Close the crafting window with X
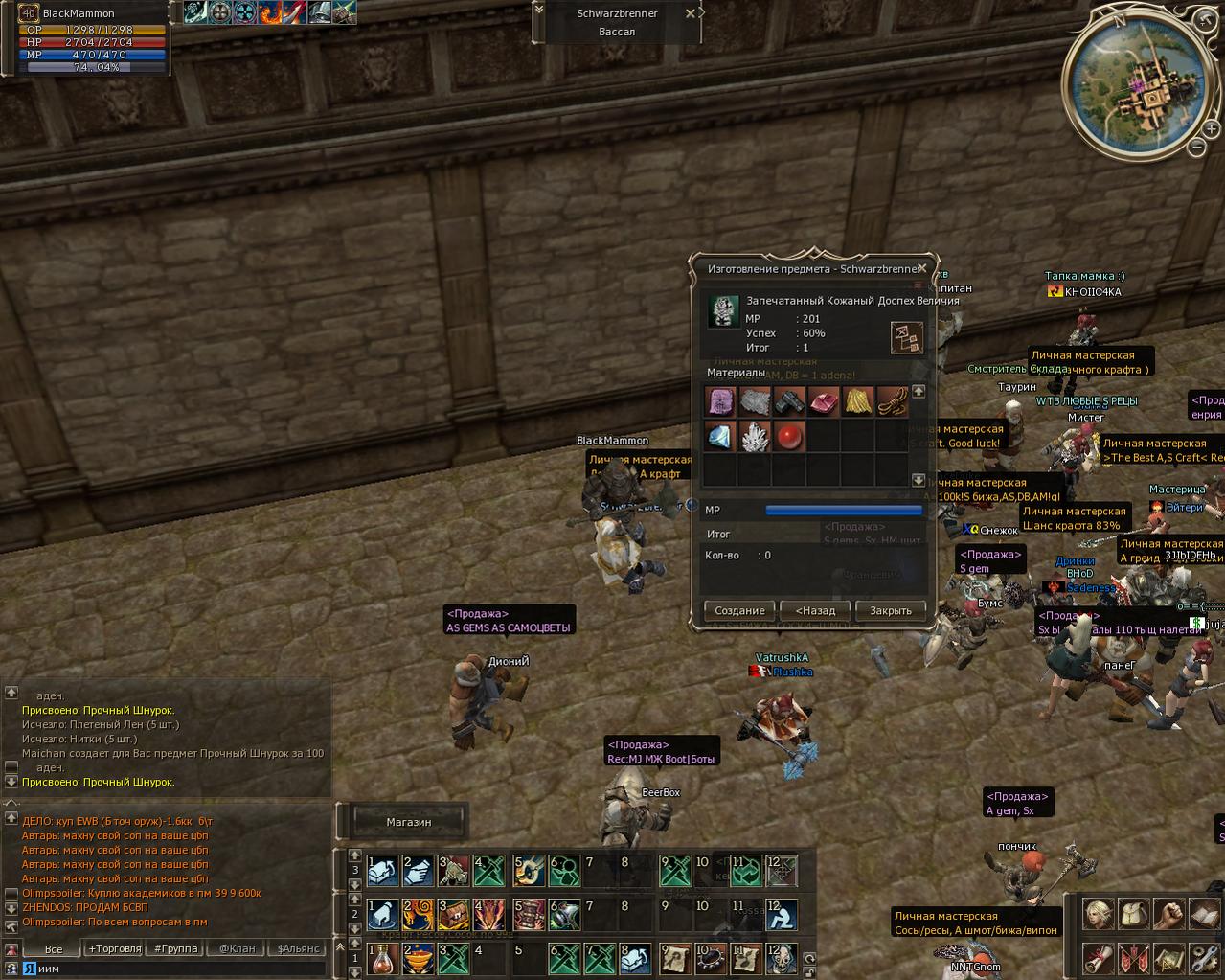The height and width of the screenshot is (980, 1225). tap(921, 269)
